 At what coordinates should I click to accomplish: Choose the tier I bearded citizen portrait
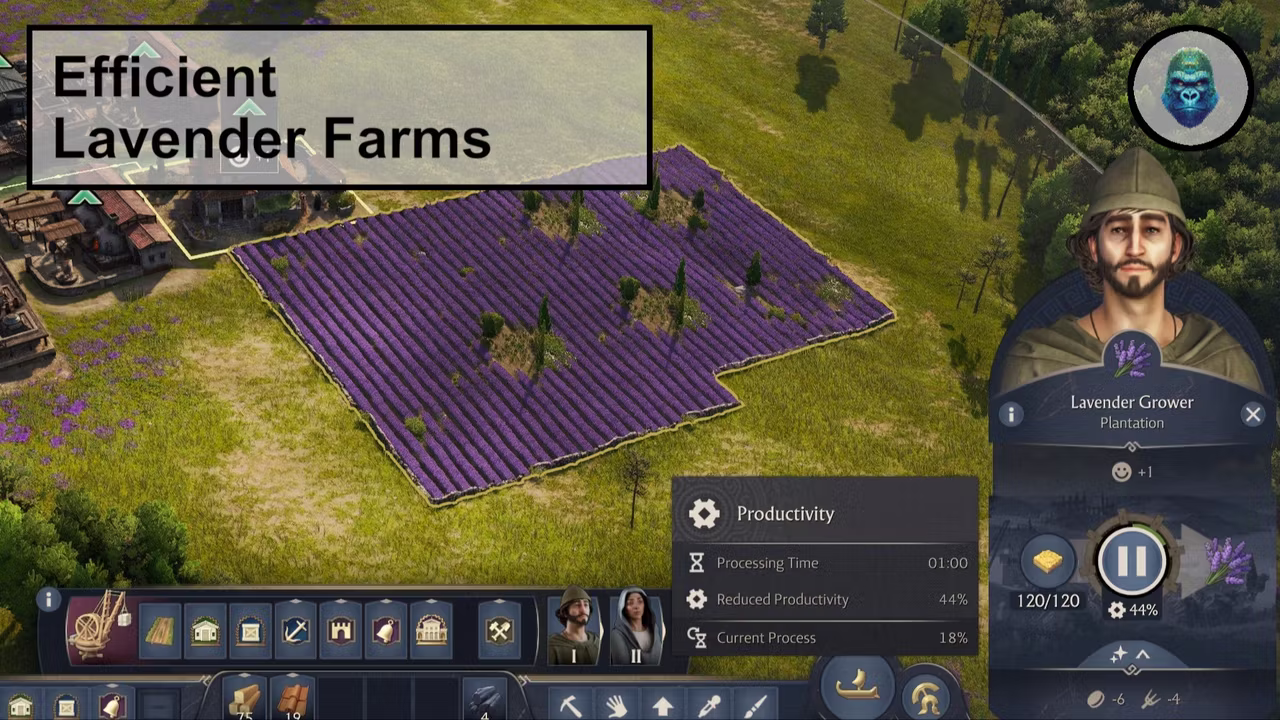[x=573, y=627]
